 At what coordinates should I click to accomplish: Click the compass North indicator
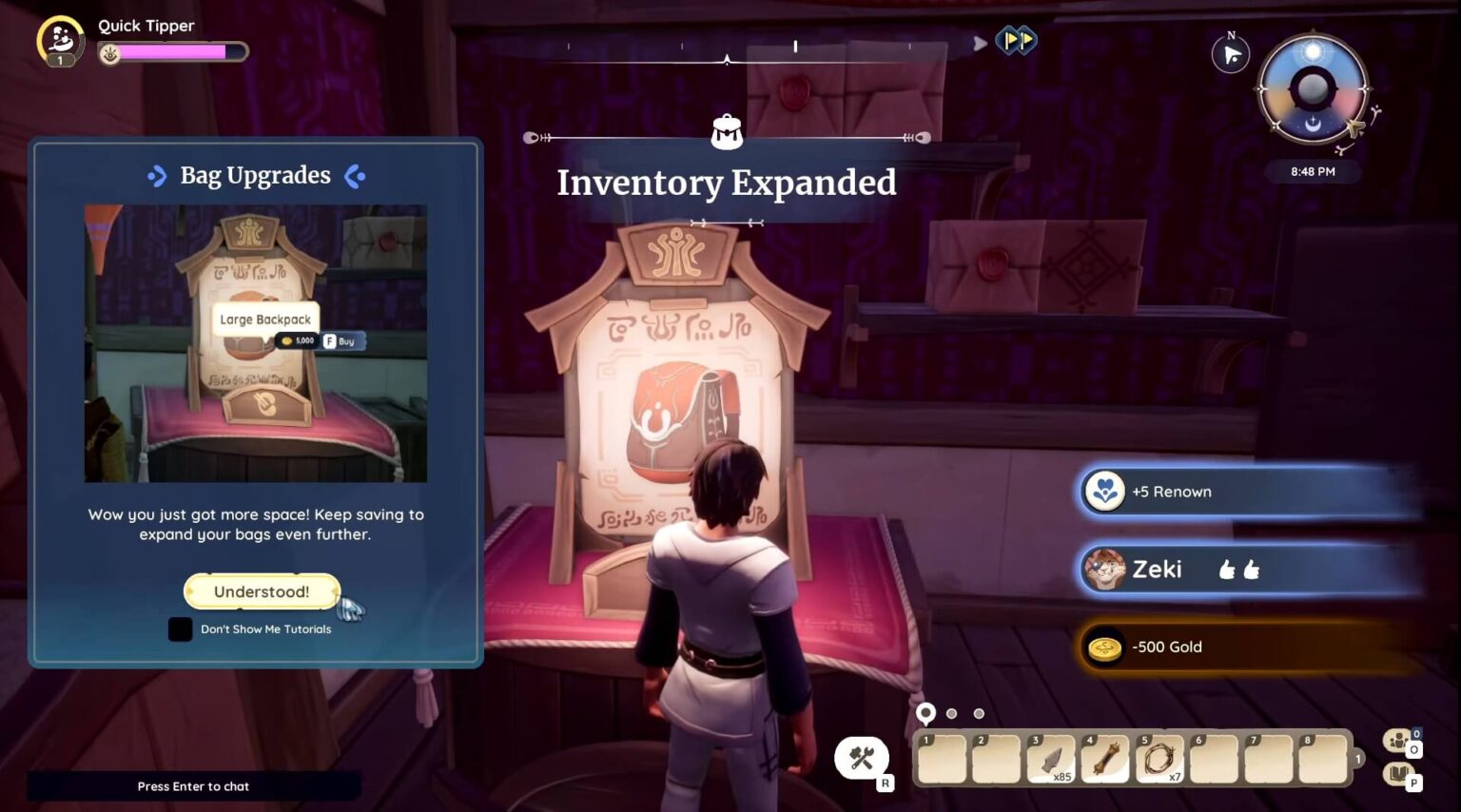click(1230, 54)
